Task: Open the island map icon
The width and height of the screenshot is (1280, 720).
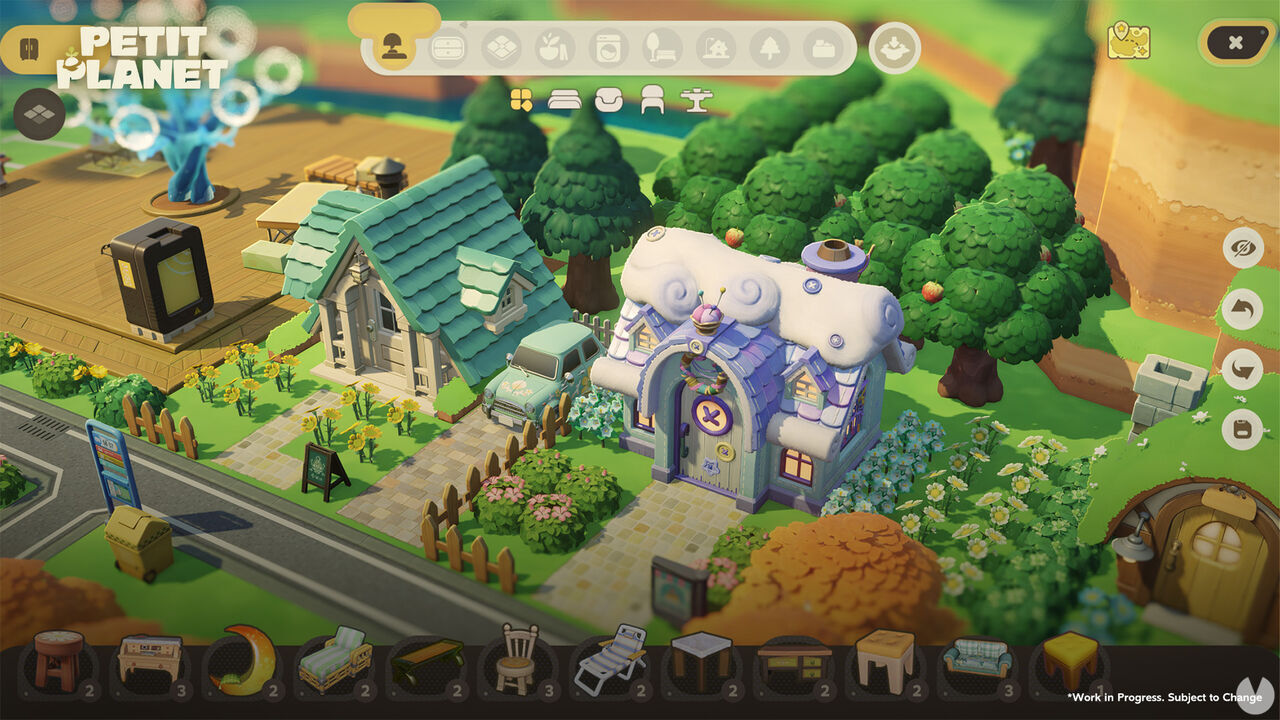Action: point(1128,41)
